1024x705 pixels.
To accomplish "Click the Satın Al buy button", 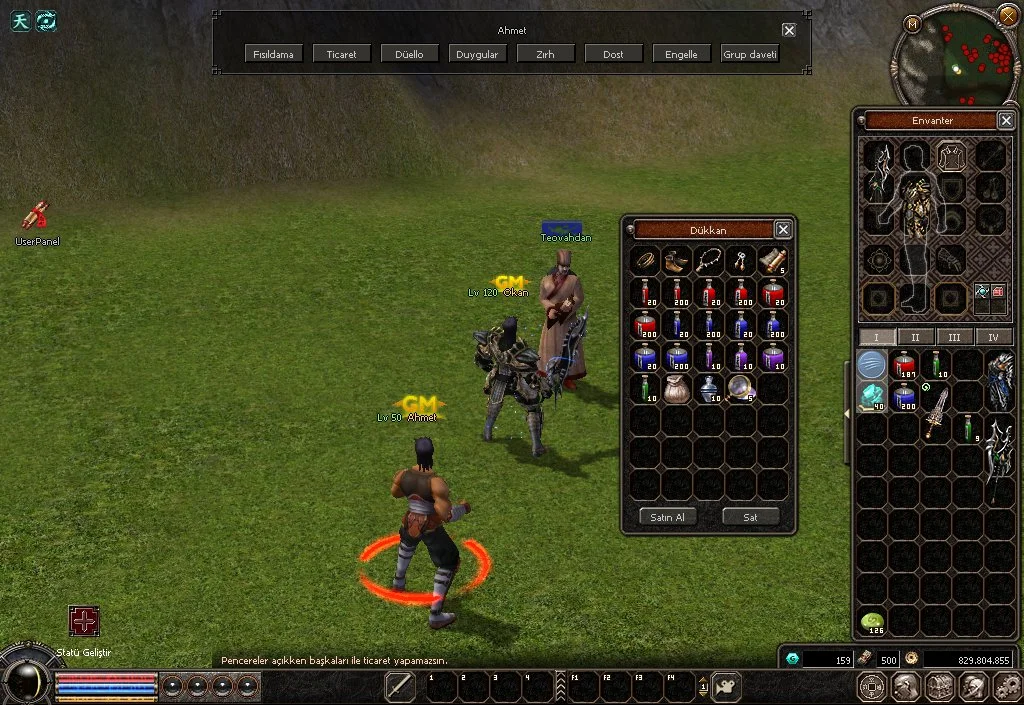I will coord(667,517).
